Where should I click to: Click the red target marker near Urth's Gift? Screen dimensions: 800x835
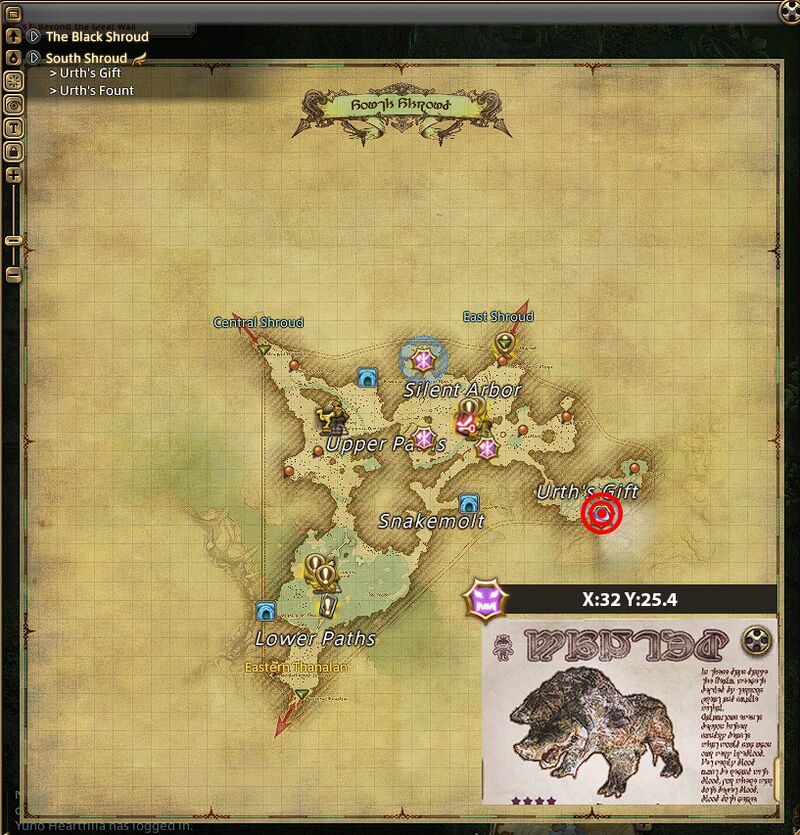602,513
